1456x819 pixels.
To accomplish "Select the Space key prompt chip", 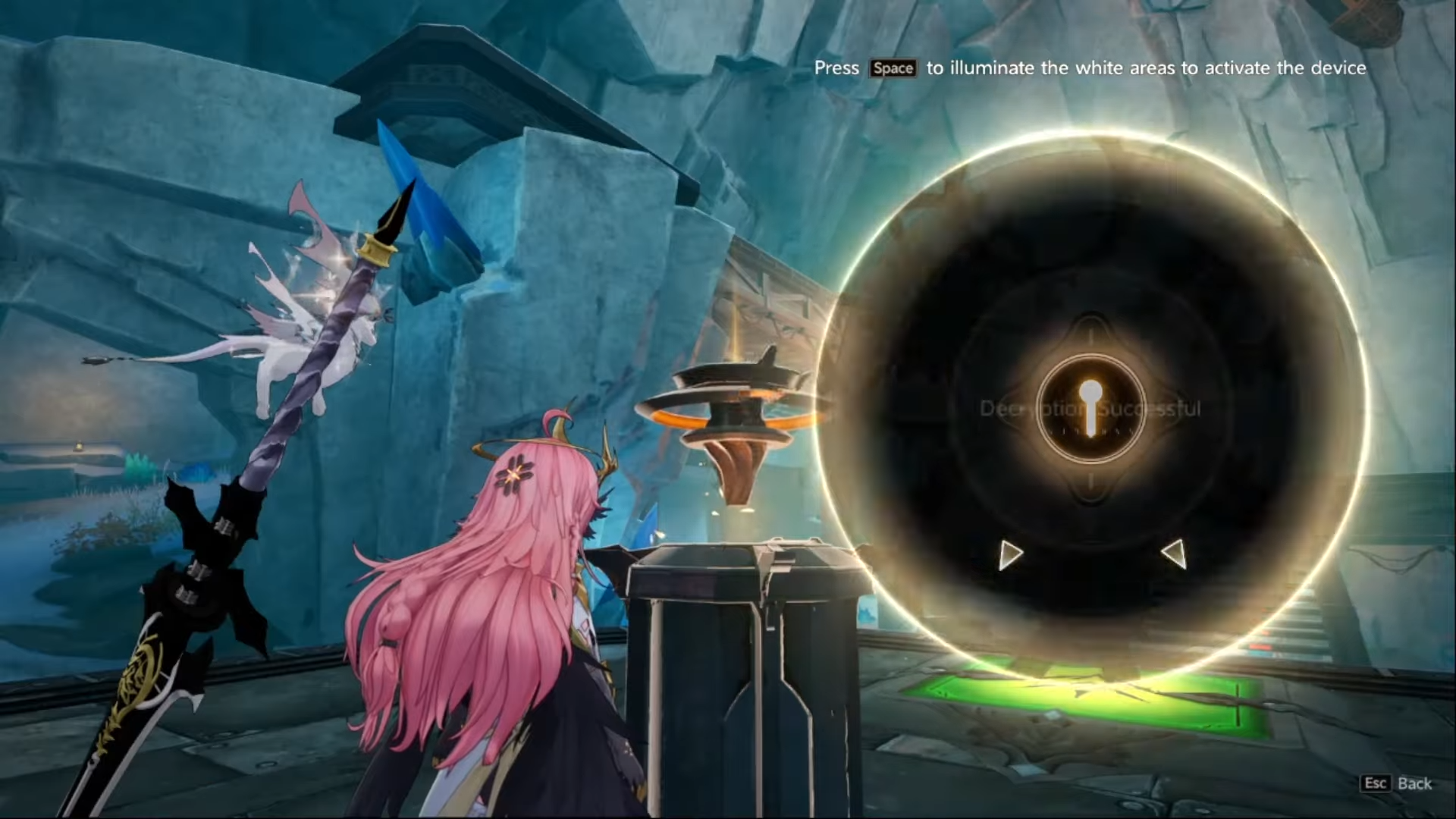I will (x=893, y=67).
